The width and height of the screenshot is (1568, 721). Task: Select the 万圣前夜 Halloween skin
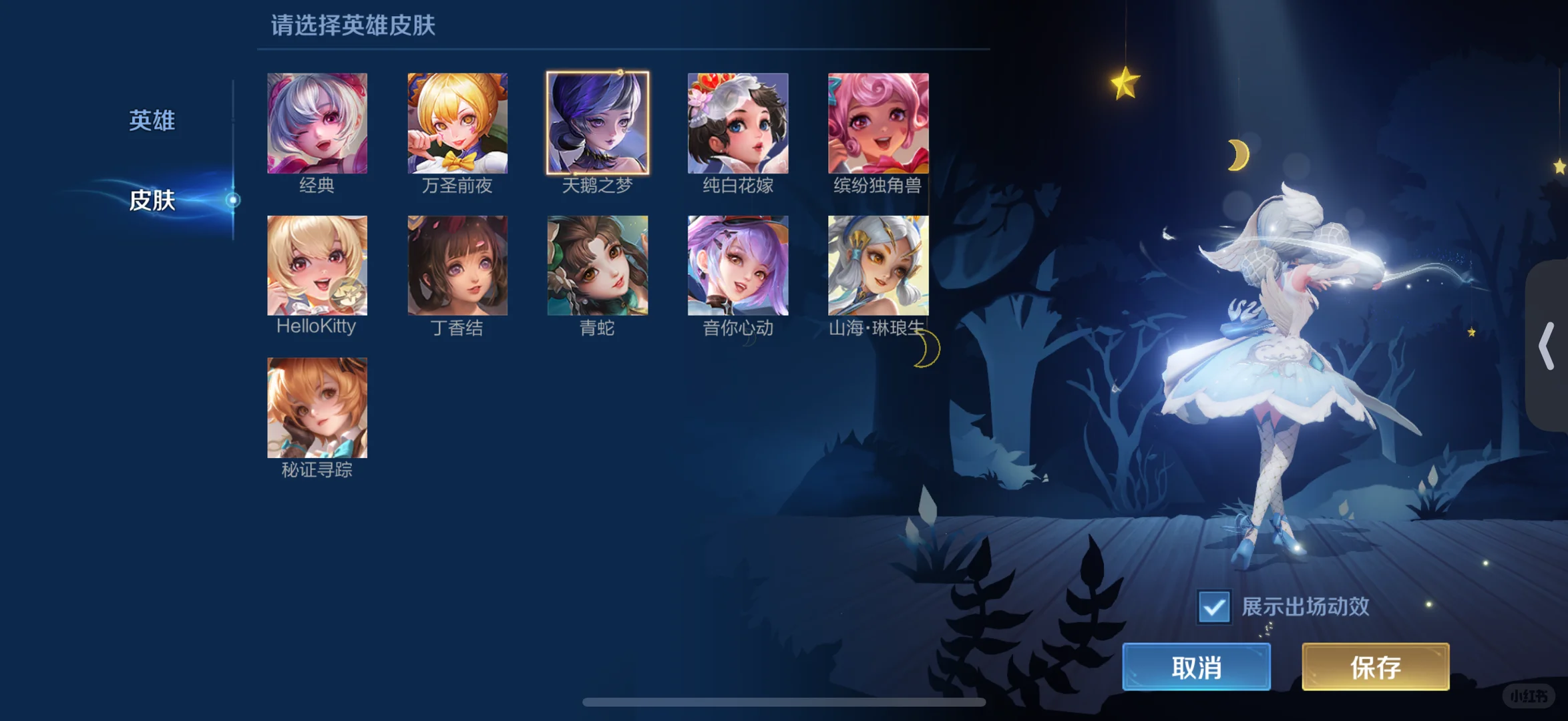[x=457, y=123]
